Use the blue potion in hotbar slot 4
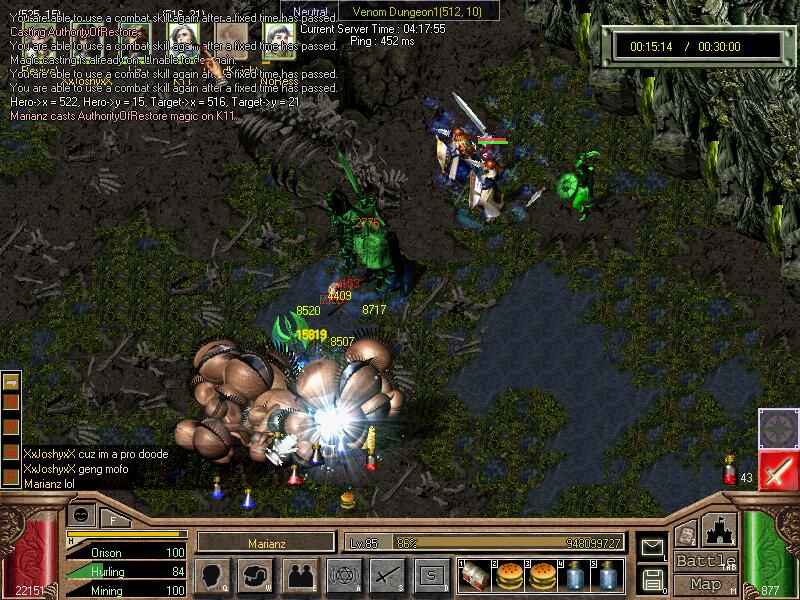The width and height of the screenshot is (800, 600). click(576, 575)
